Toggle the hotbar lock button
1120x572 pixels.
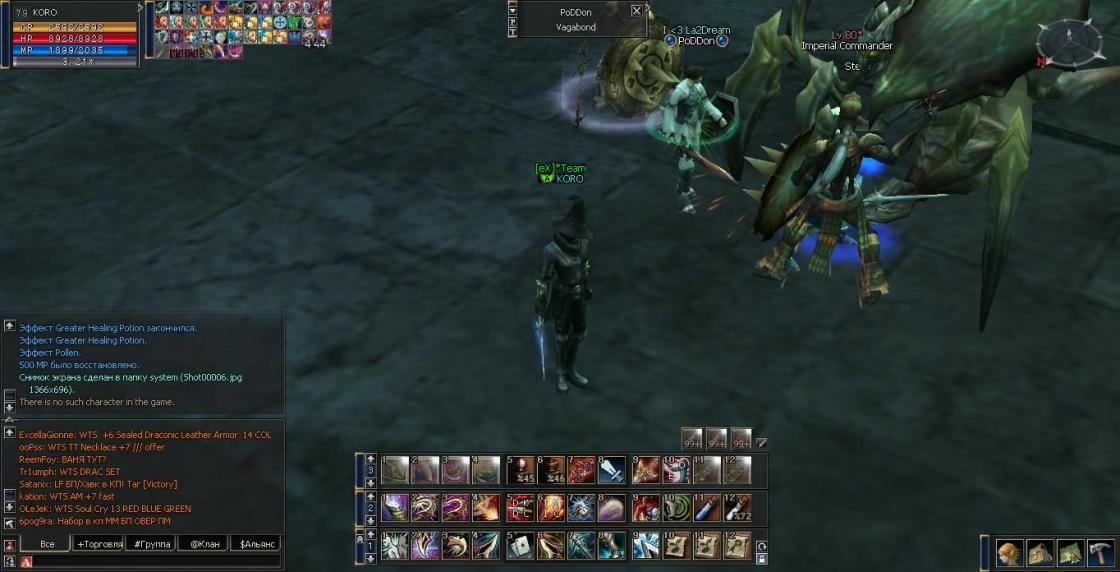[762, 560]
